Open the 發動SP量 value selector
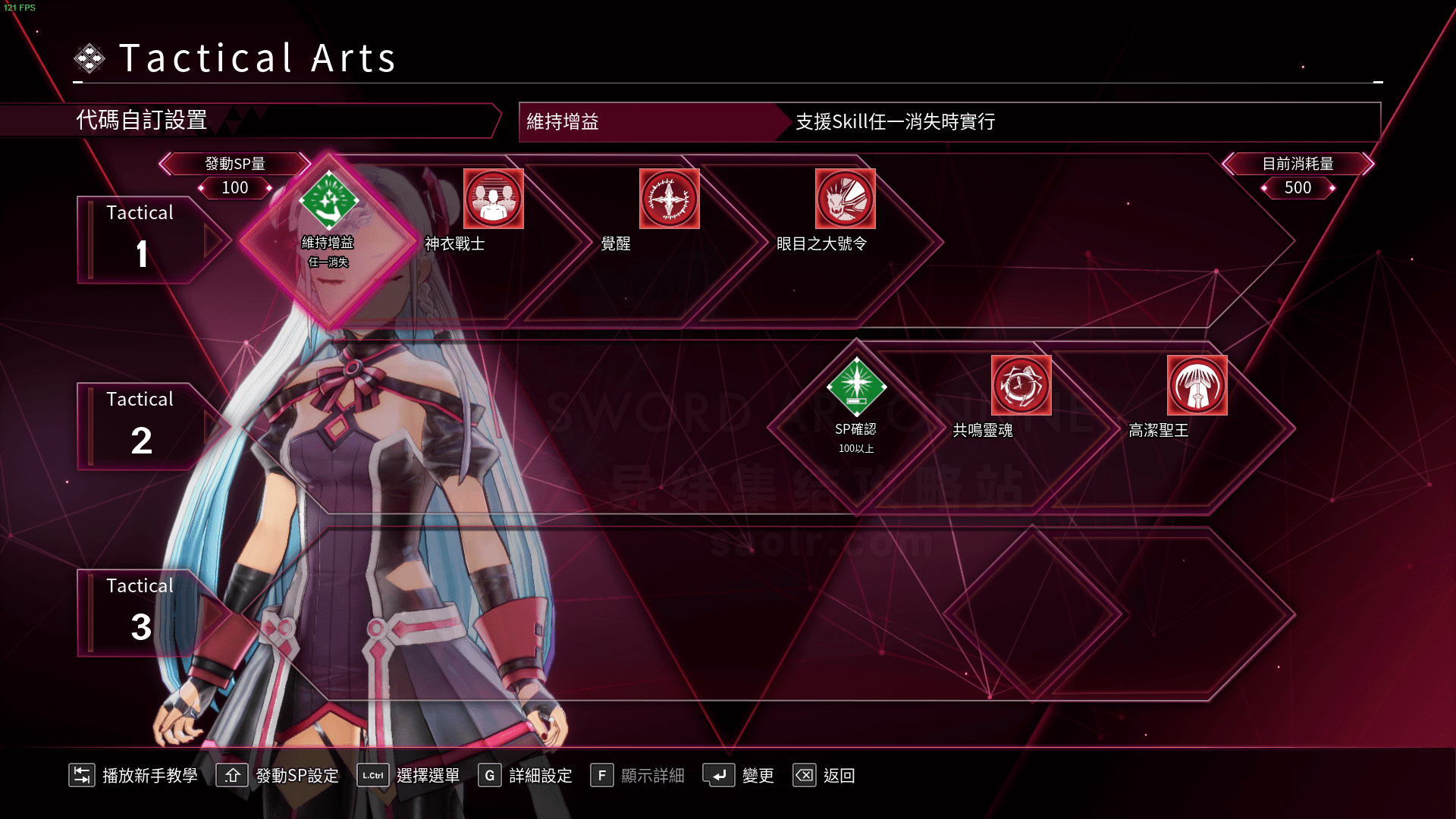The width and height of the screenshot is (1456, 819). (x=235, y=187)
